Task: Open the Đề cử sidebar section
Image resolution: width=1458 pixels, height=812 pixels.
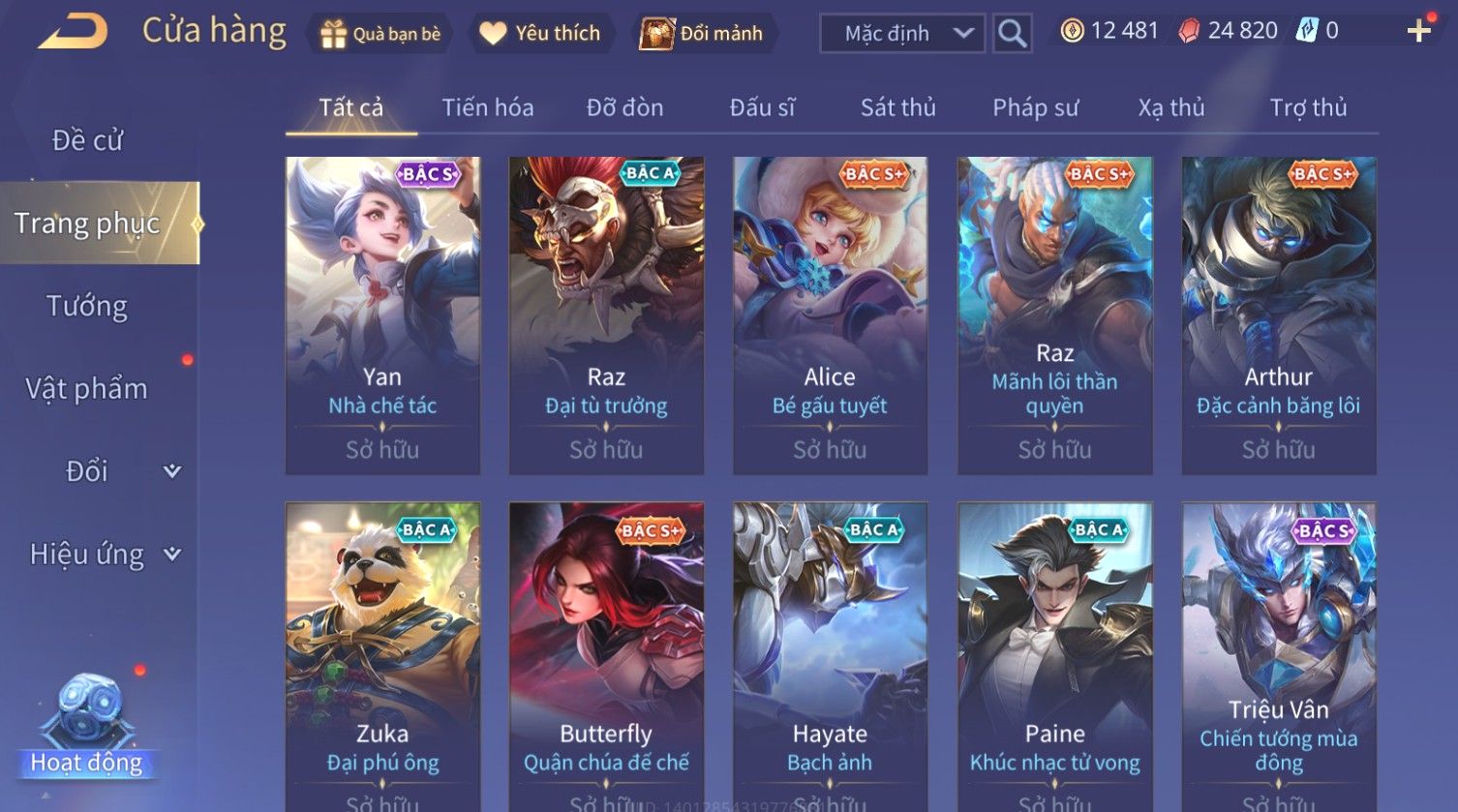Action: (x=87, y=140)
